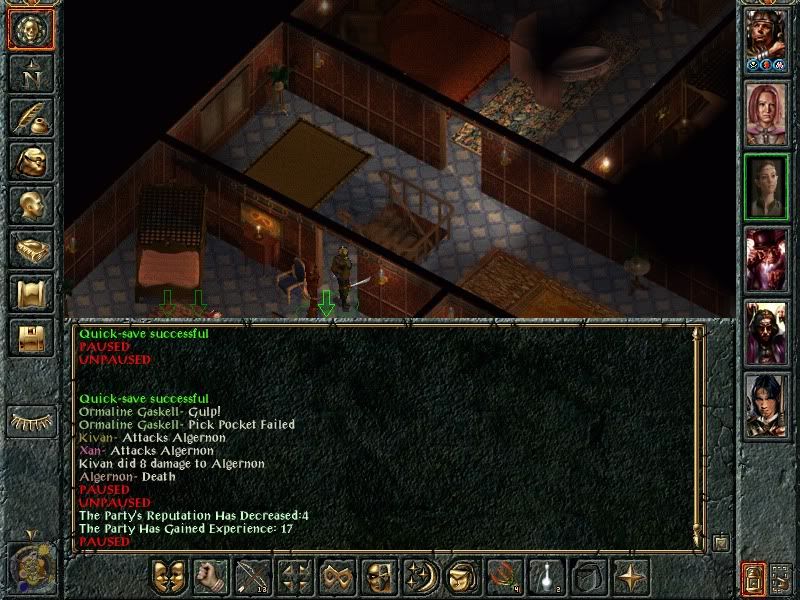Image resolution: width=800 pixels, height=600 pixels.
Task: Open the inventory helmeted face icon
Action: coord(31,160)
